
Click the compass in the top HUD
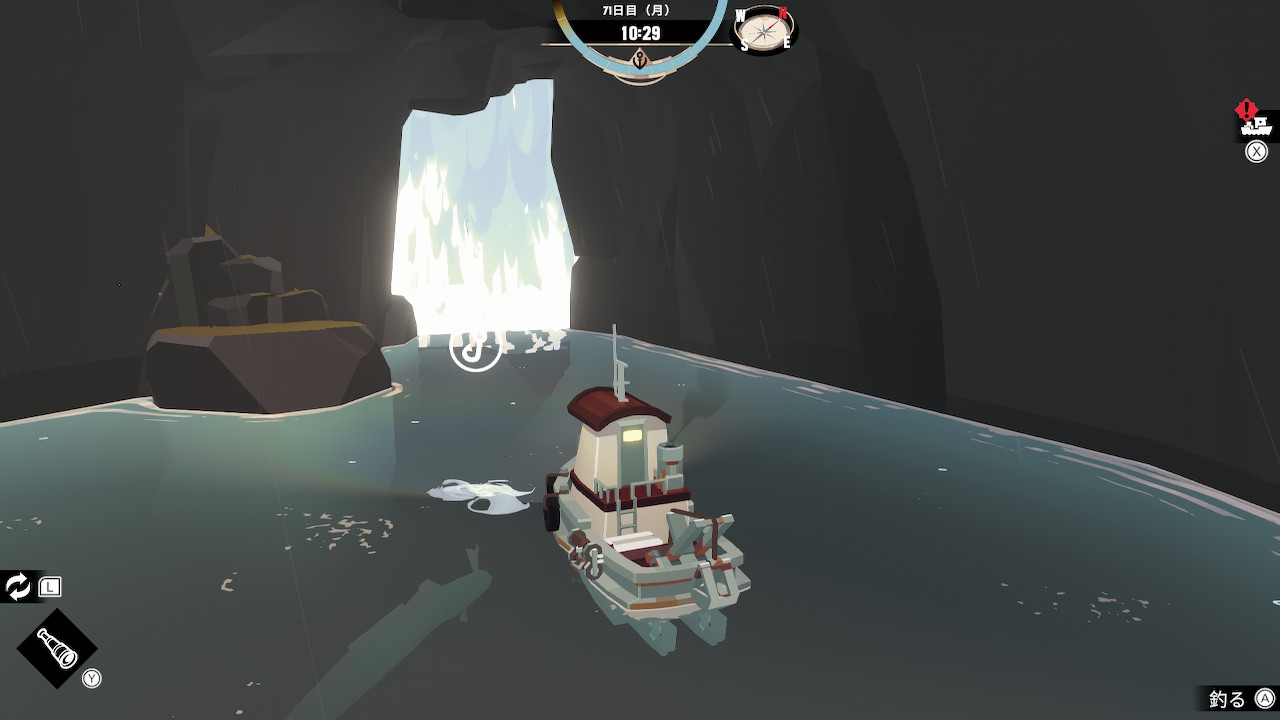point(765,30)
